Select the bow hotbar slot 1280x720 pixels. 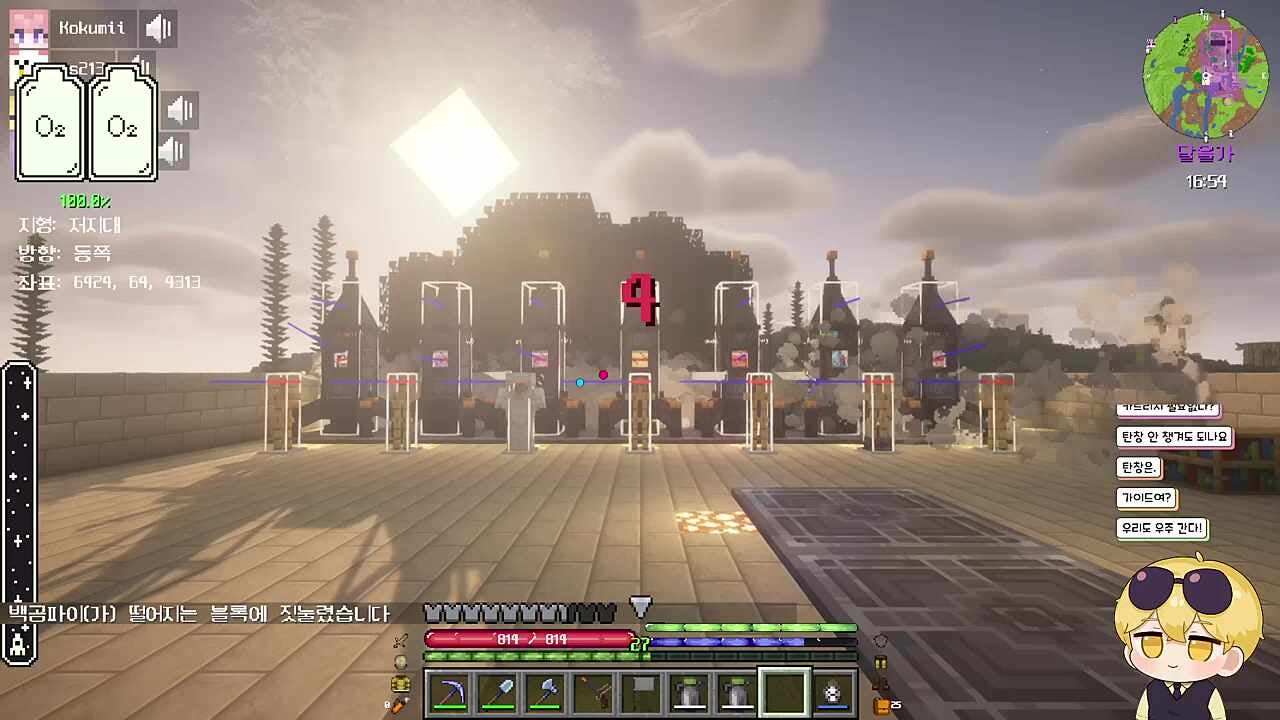coord(592,693)
